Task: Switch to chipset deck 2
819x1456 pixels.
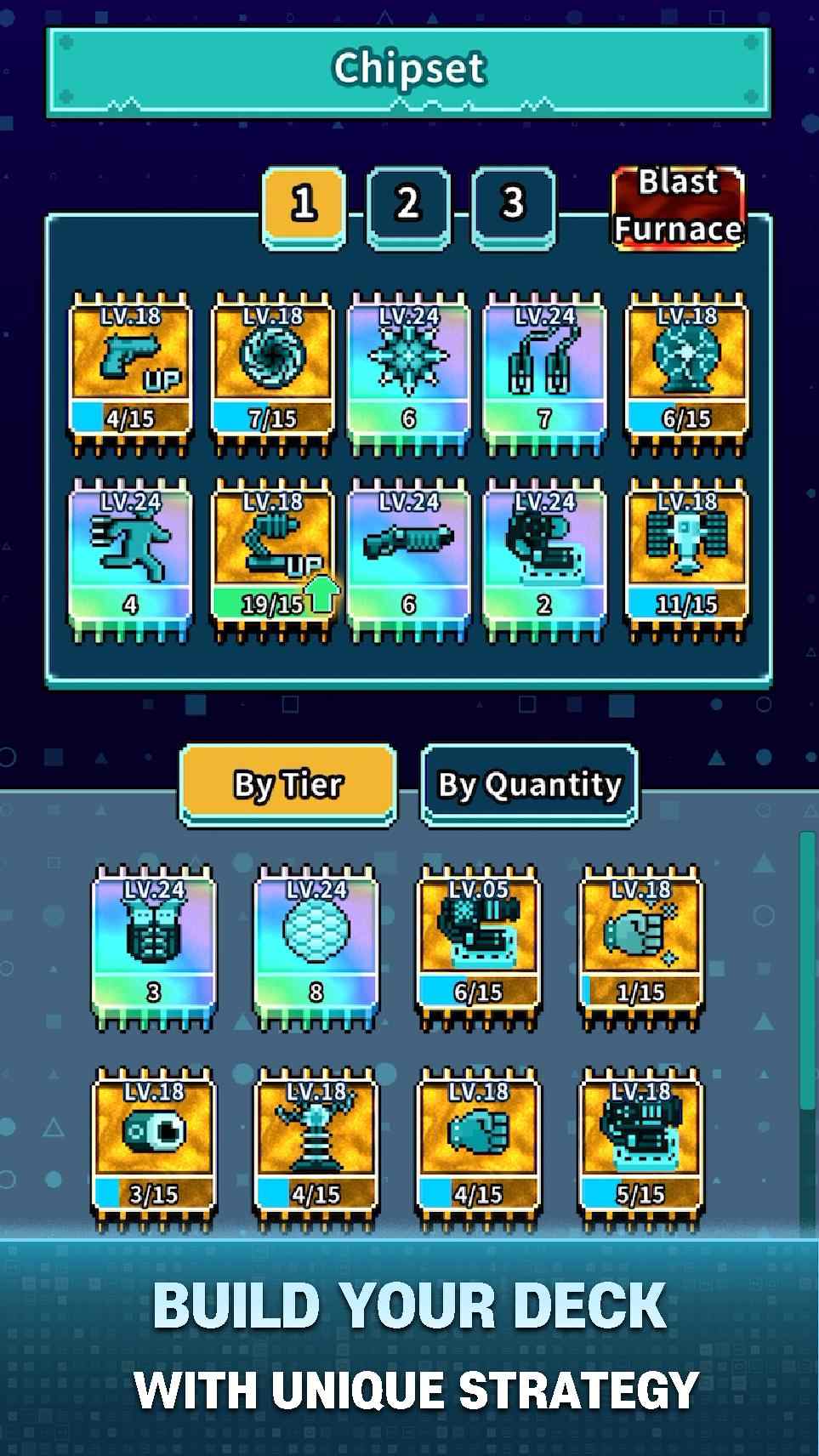Action: [x=408, y=205]
